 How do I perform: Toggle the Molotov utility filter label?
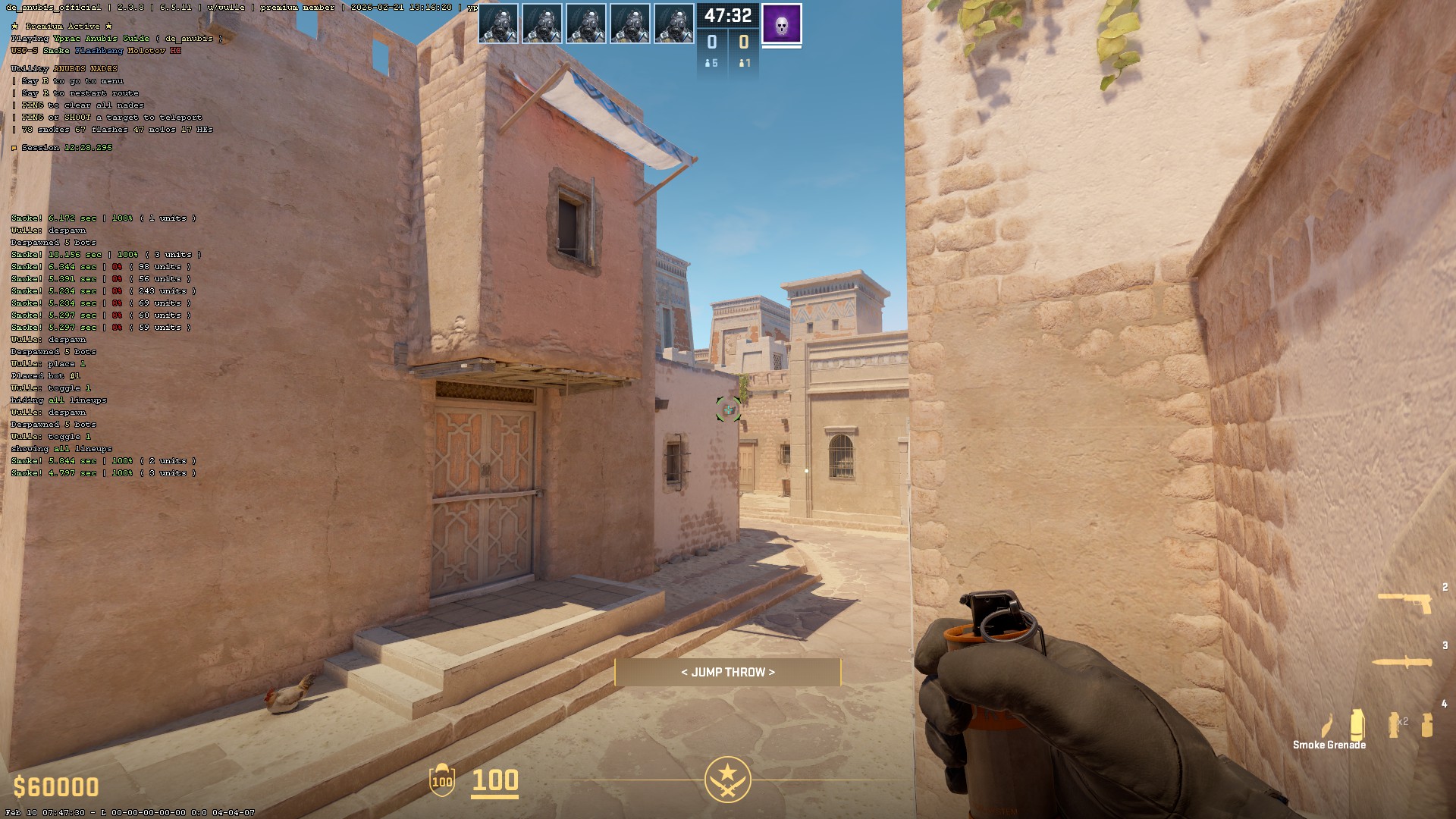(146, 51)
